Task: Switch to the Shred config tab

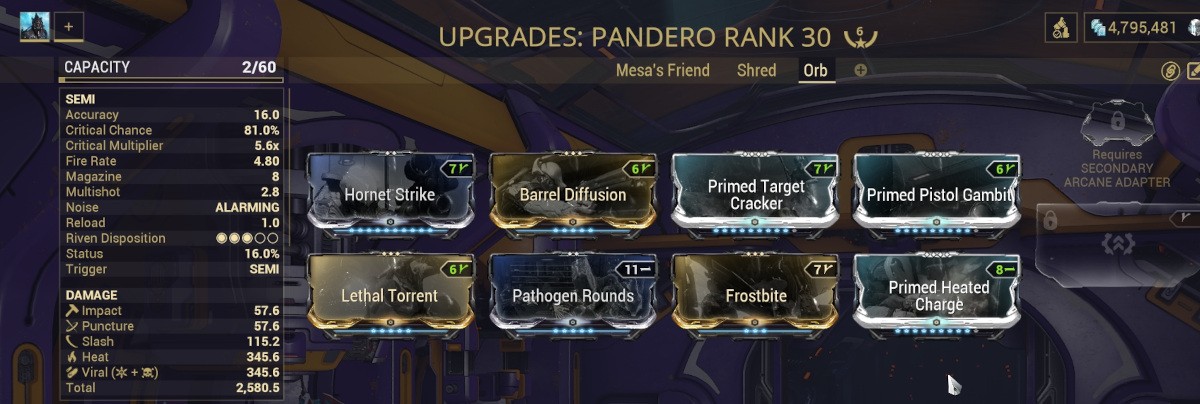Action: pyautogui.click(x=756, y=70)
